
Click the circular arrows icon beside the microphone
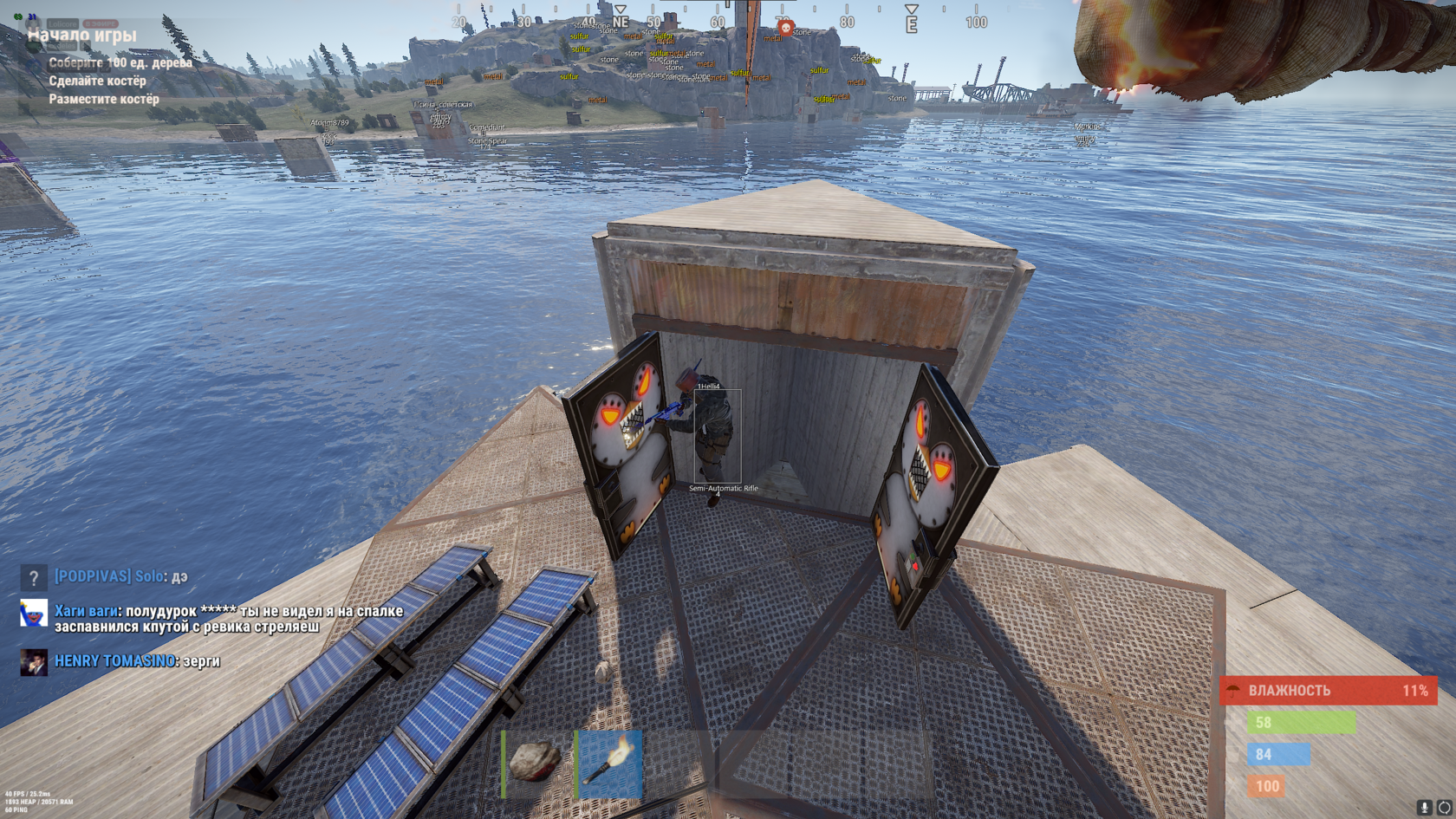tap(1444, 807)
